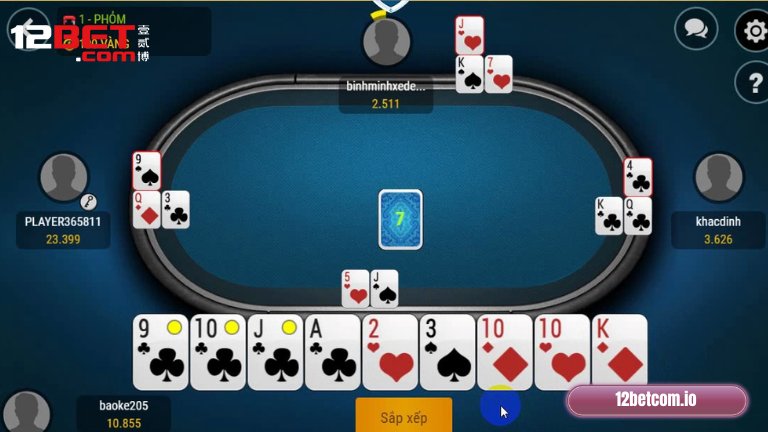This screenshot has width=768, height=432.
Task: Click khacdinh's player avatar
Action: coord(718,177)
